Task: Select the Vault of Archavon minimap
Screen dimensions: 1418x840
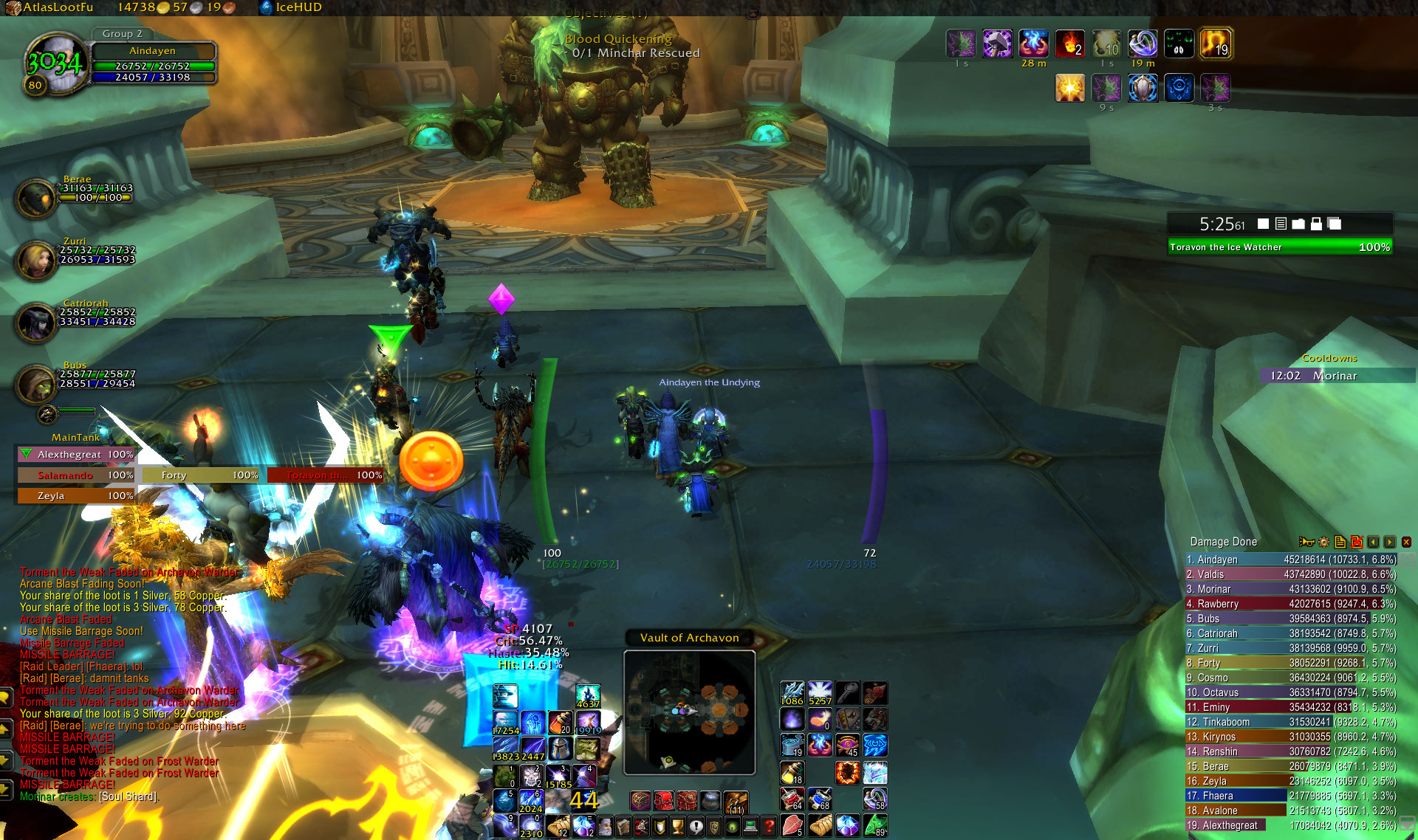Action: (689, 712)
